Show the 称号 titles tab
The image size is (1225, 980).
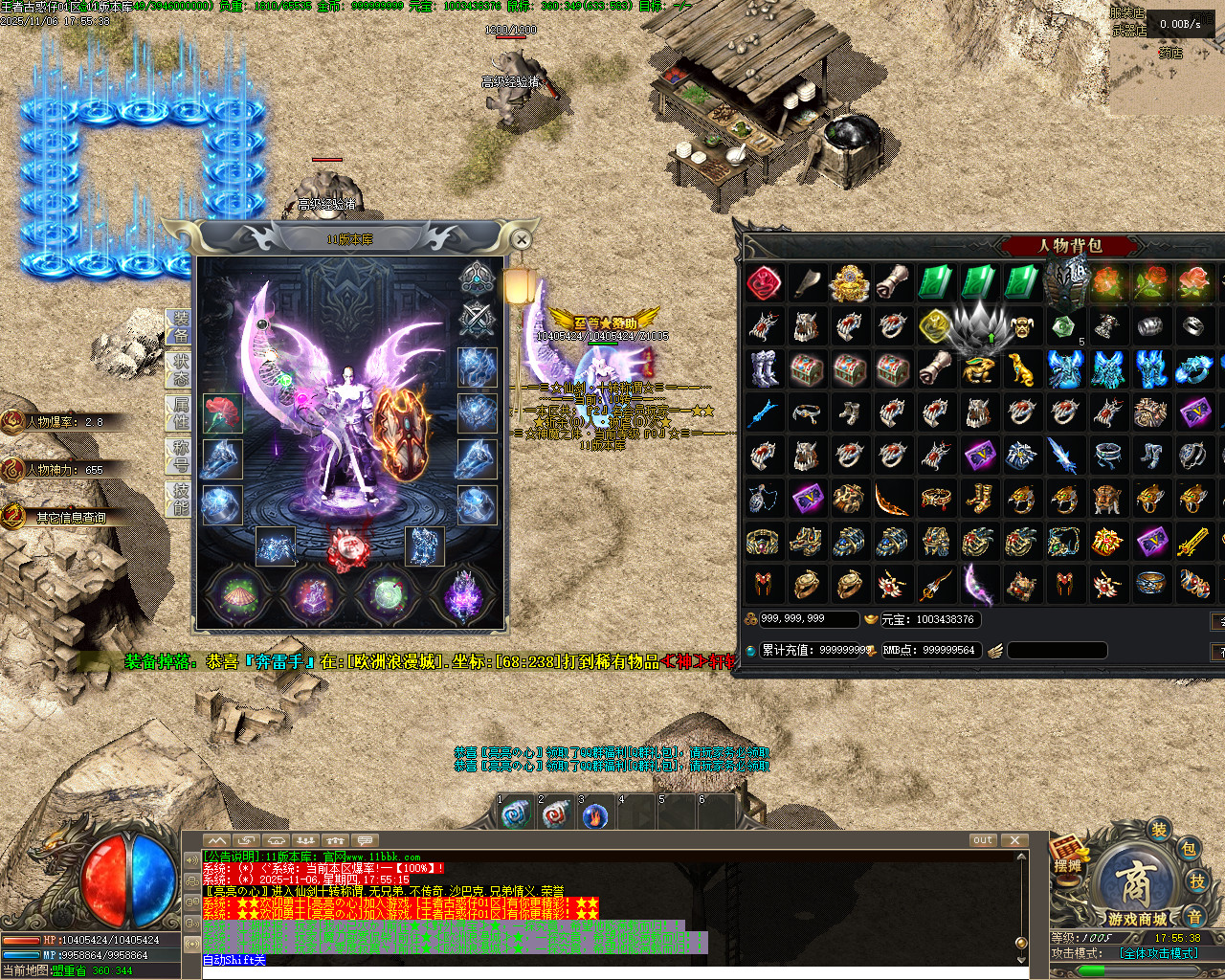pos(181,456)
